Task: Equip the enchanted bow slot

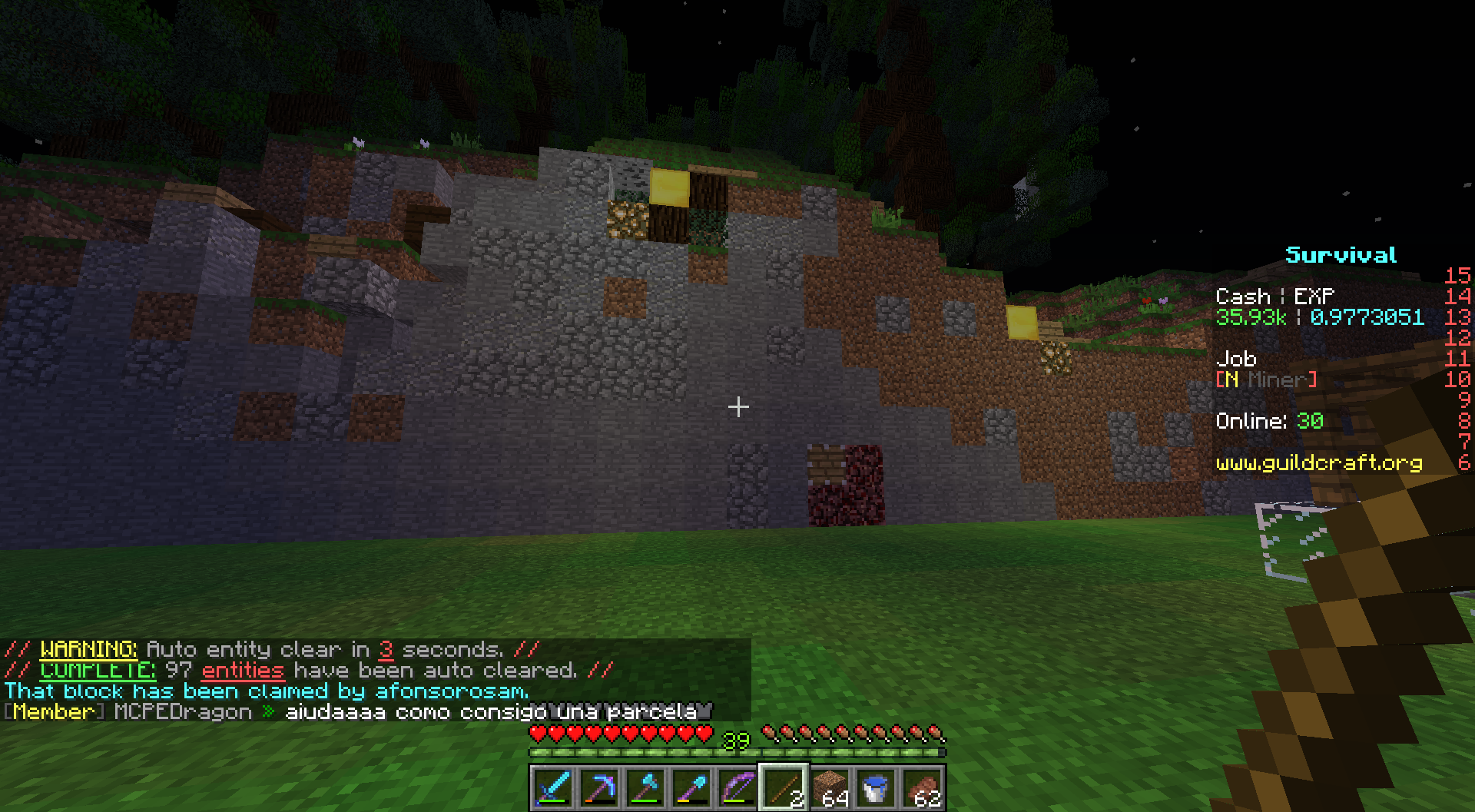Action: (x=737, y=788)
